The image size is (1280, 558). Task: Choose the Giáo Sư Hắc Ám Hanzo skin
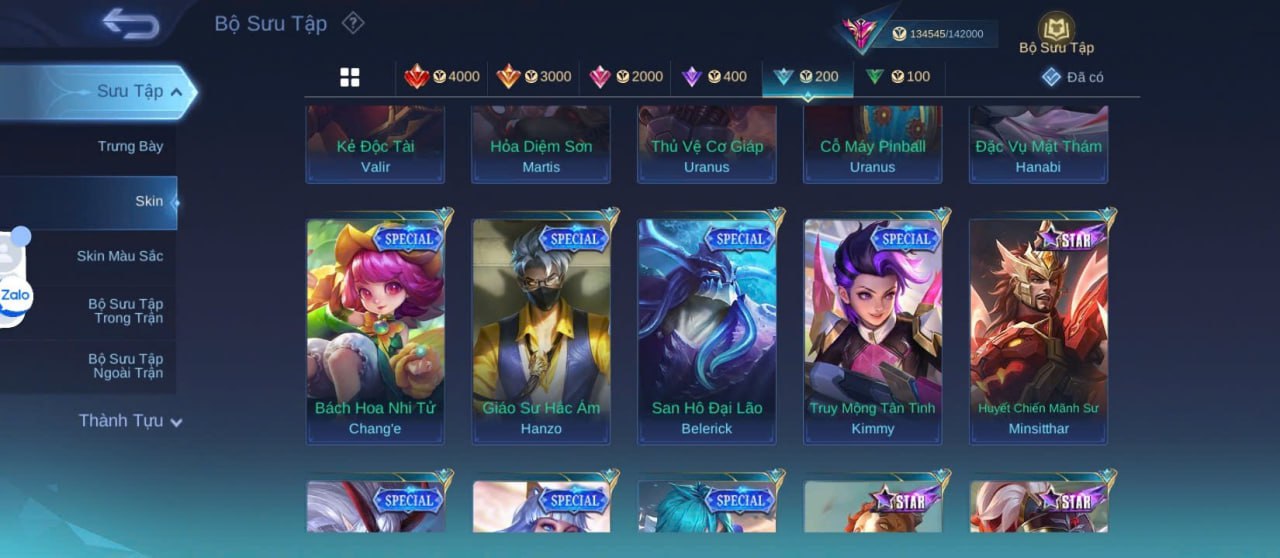pos(541,330)
